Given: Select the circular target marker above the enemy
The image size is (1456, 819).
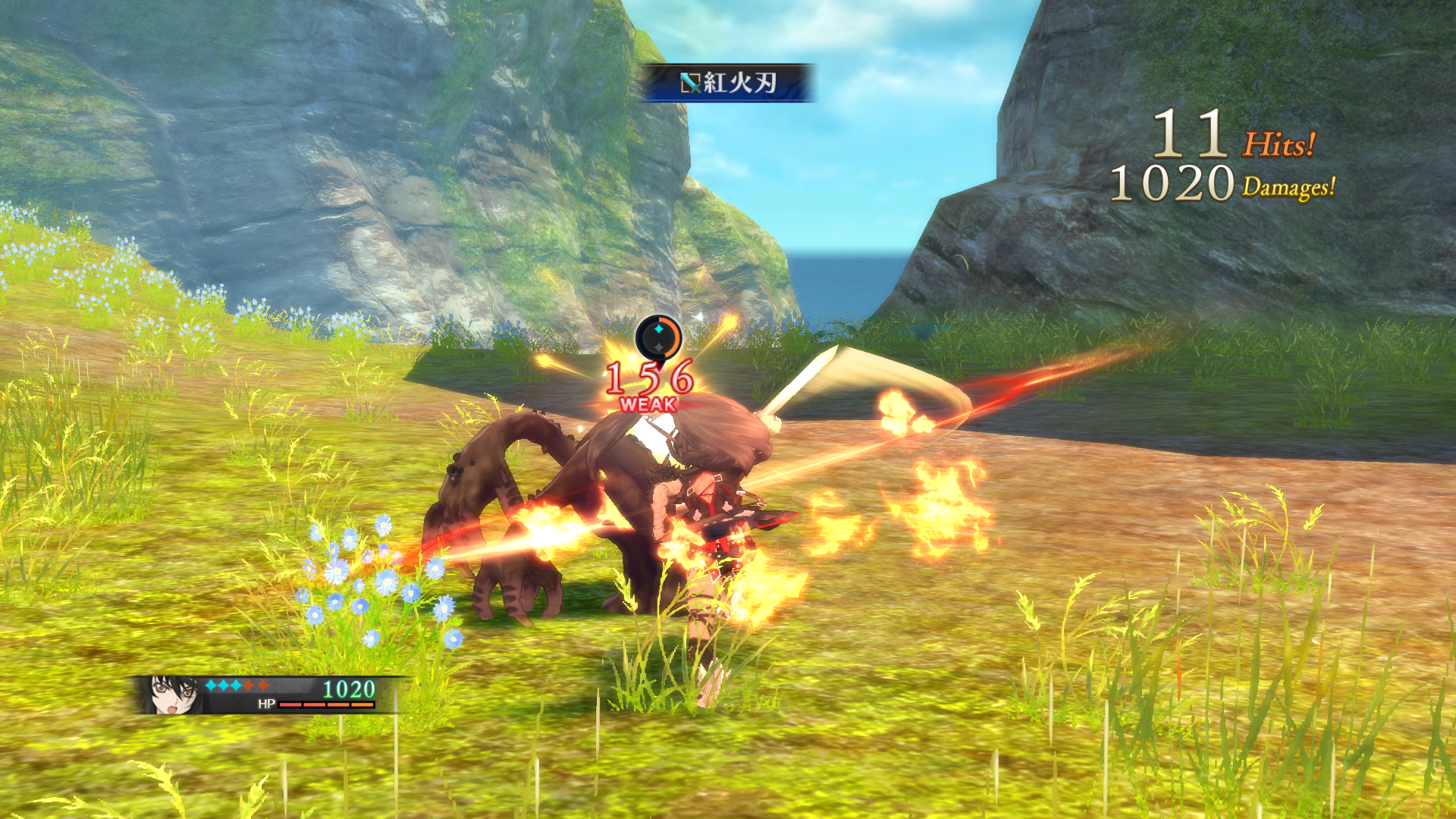Looking at the screenshot, I should pyautogui.click(x=658, y=337).
